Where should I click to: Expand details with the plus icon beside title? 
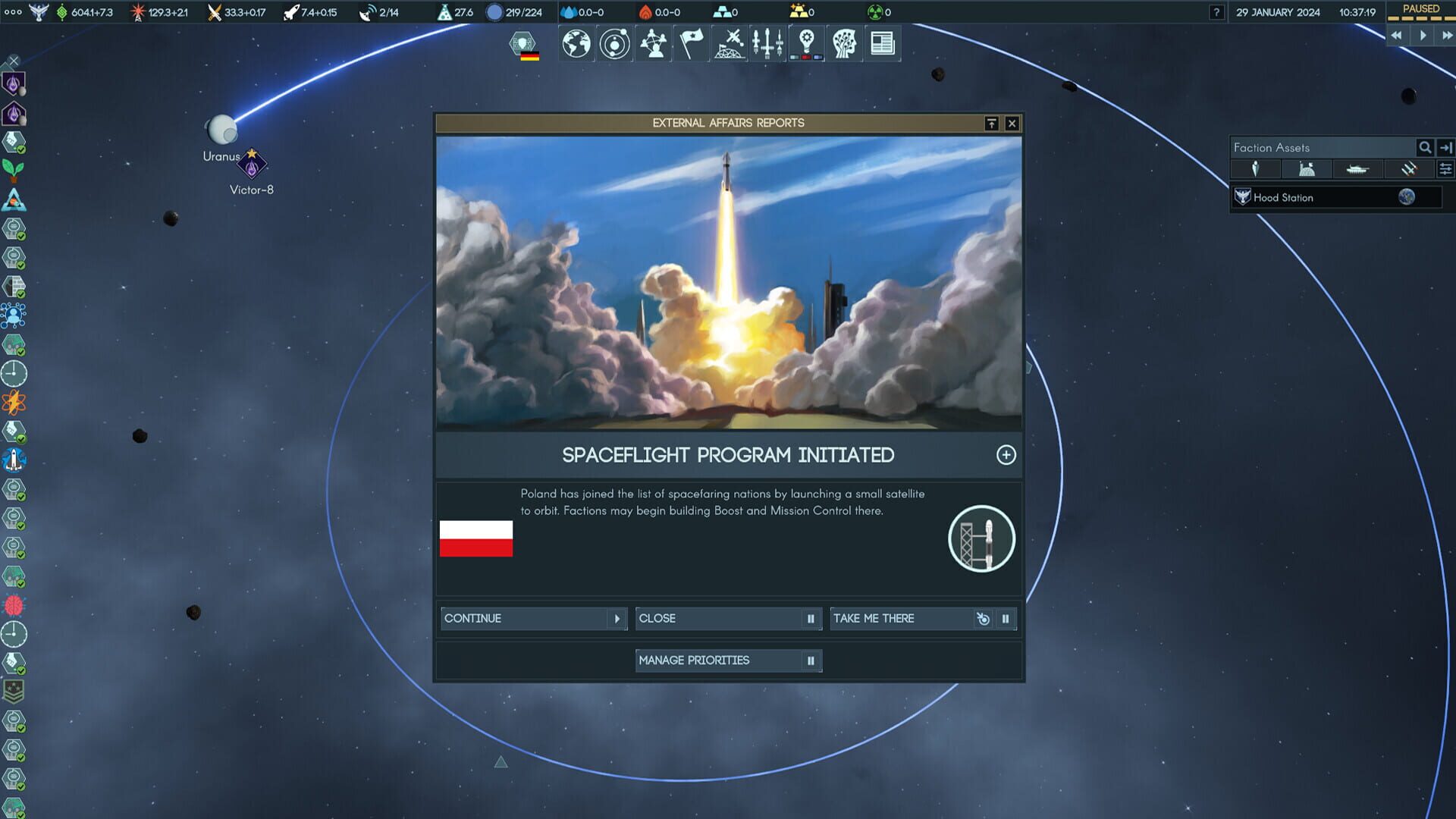1007,455
